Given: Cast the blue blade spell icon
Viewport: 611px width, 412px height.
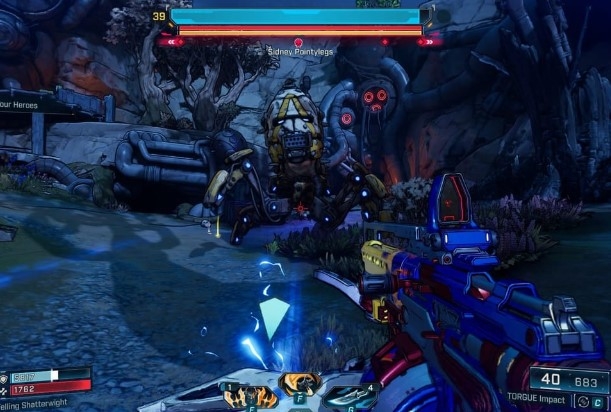Looking at the screenshot, I should click(x=351, y=397).
